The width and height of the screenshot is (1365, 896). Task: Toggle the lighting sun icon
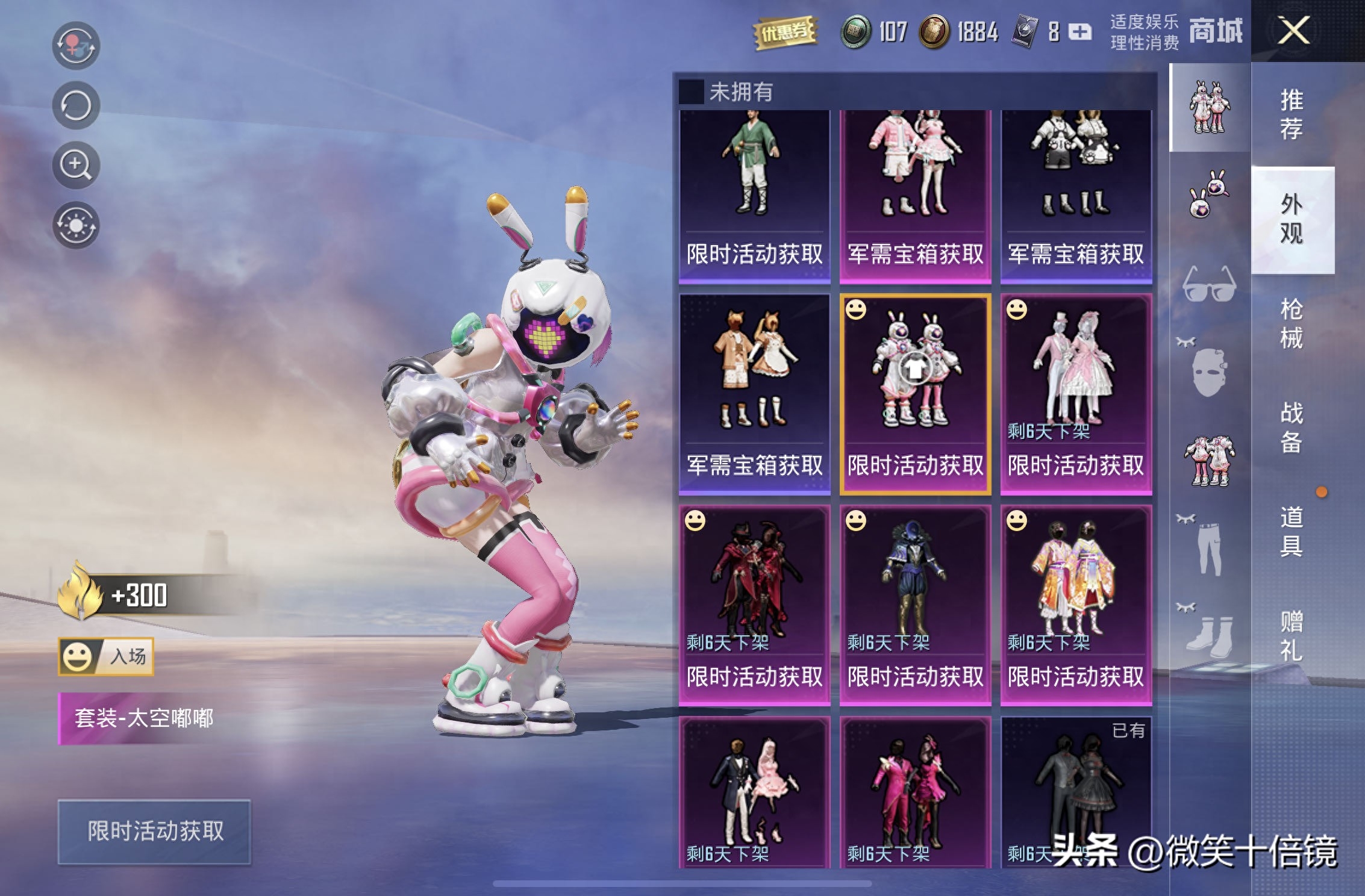point(75,225)
